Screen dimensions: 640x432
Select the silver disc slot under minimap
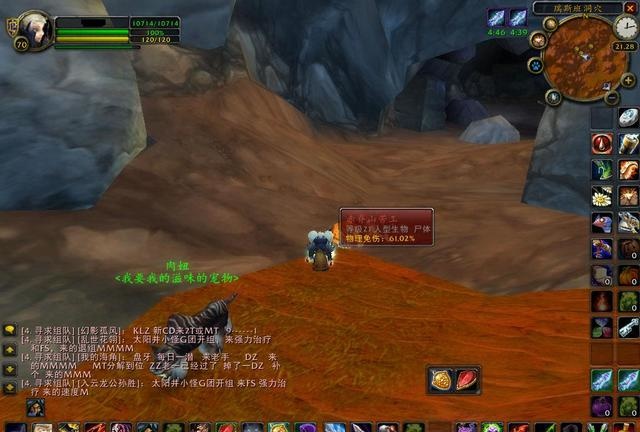point(628,117)
